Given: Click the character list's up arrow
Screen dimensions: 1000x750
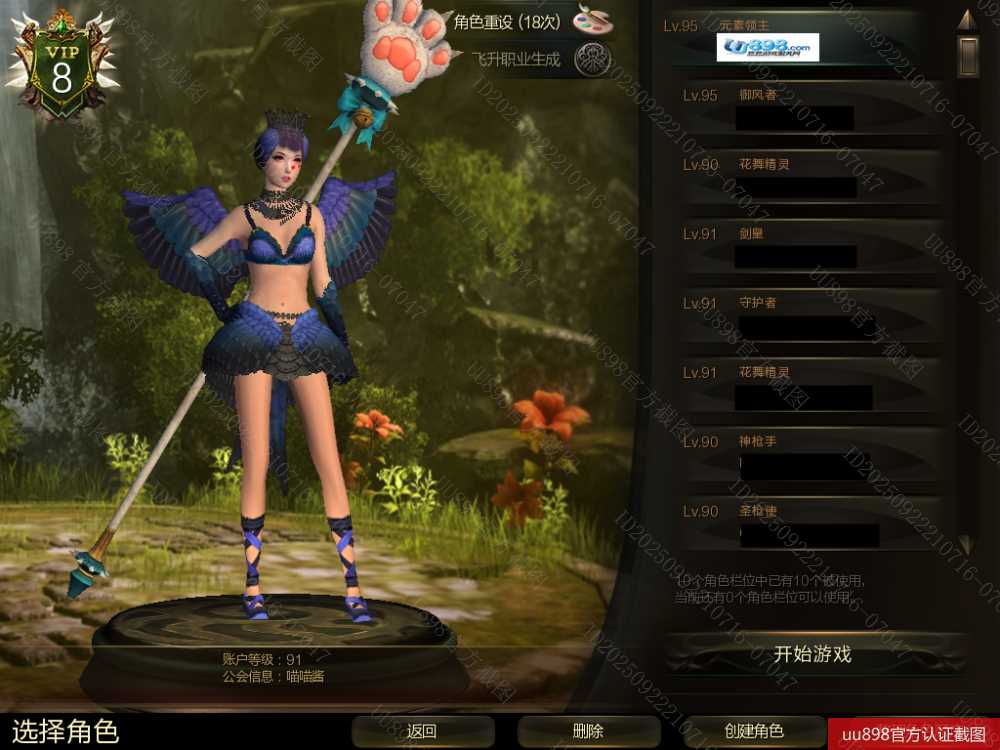Looking at the screenshot, I should click(966, 20).
